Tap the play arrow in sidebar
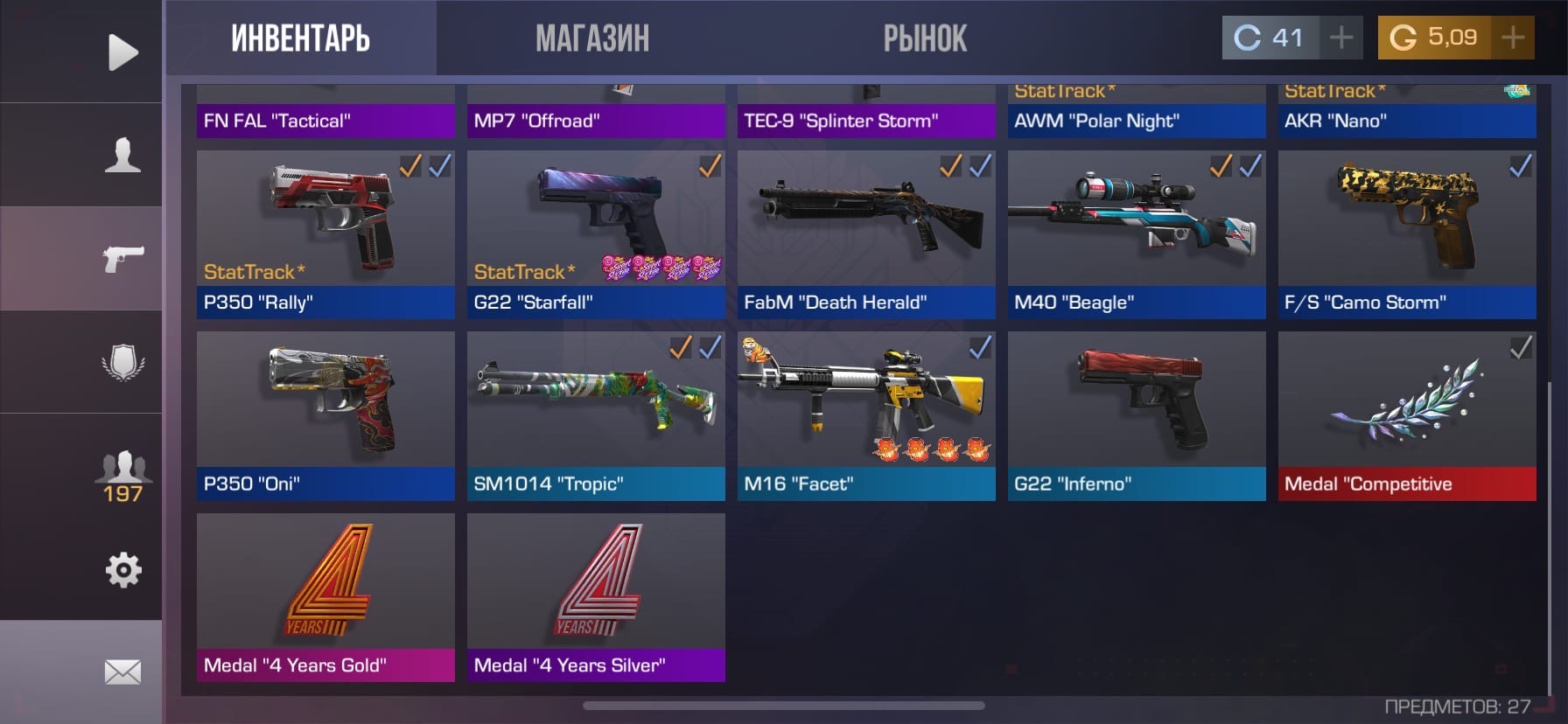The width and height of the screenshot is (1568, 724). click(x=122, y=52)
